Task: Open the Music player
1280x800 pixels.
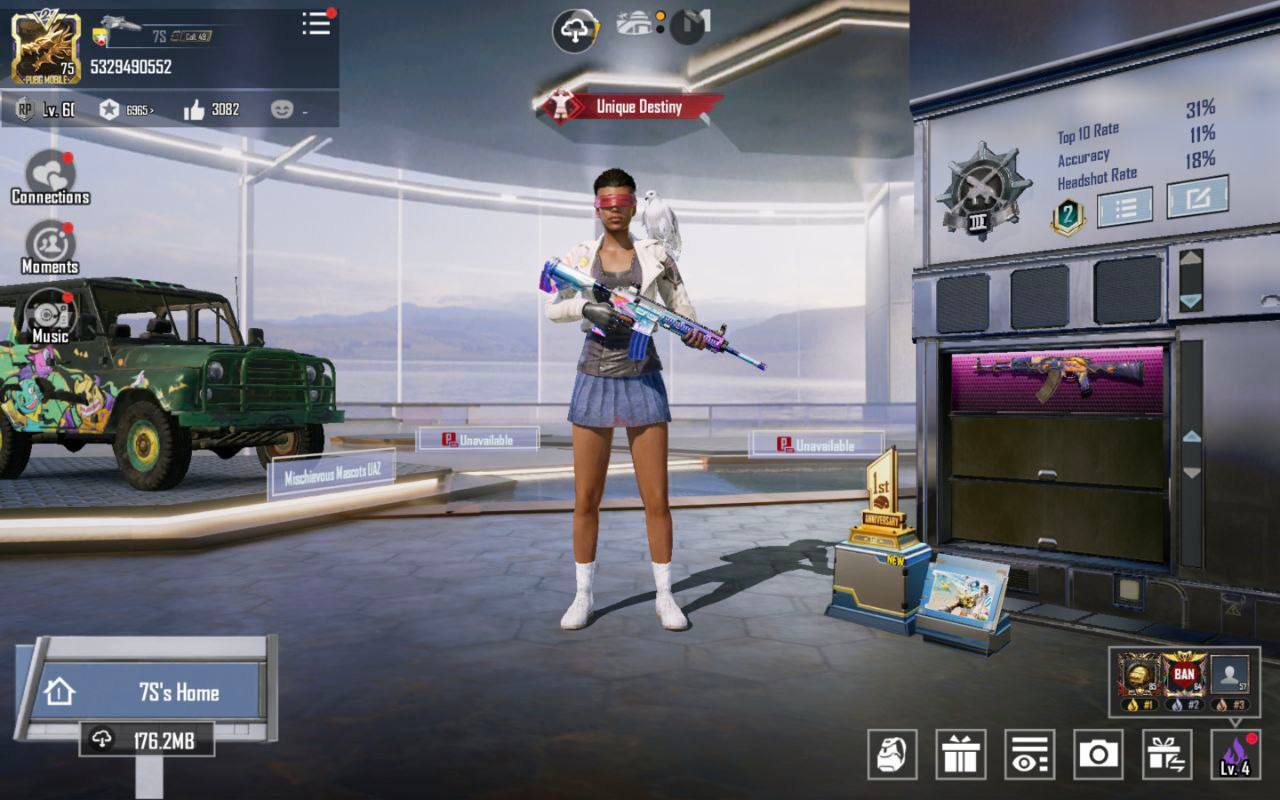Action: pos(49,316)
